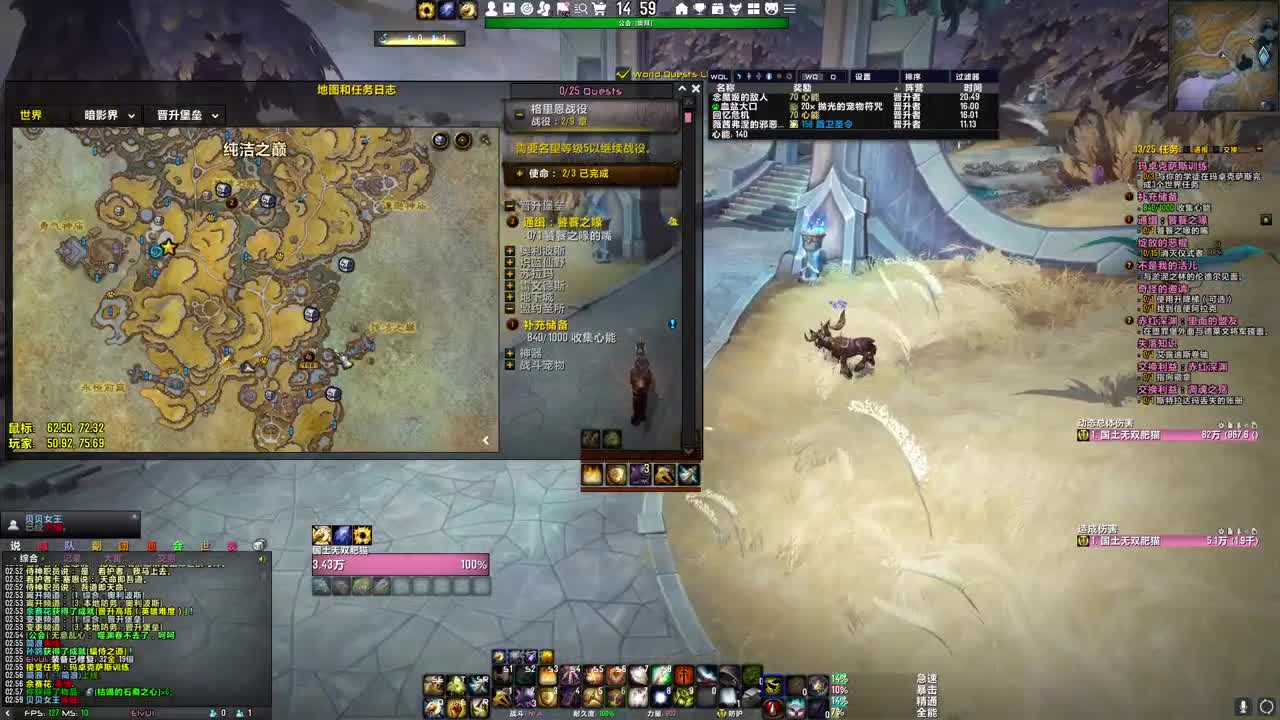
Task: Open the character info icon on top bar
Action: (x=490, y=9)
